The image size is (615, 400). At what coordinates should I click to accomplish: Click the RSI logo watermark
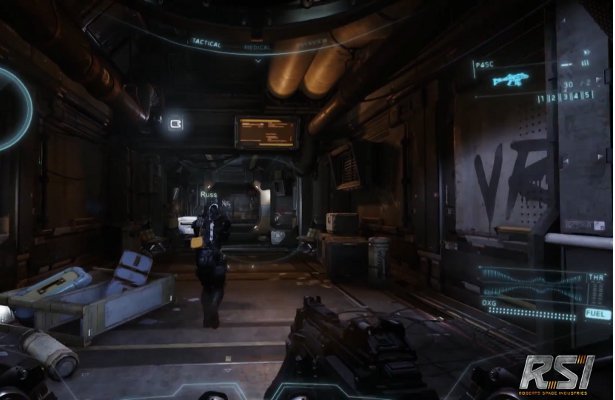(556, 374)
